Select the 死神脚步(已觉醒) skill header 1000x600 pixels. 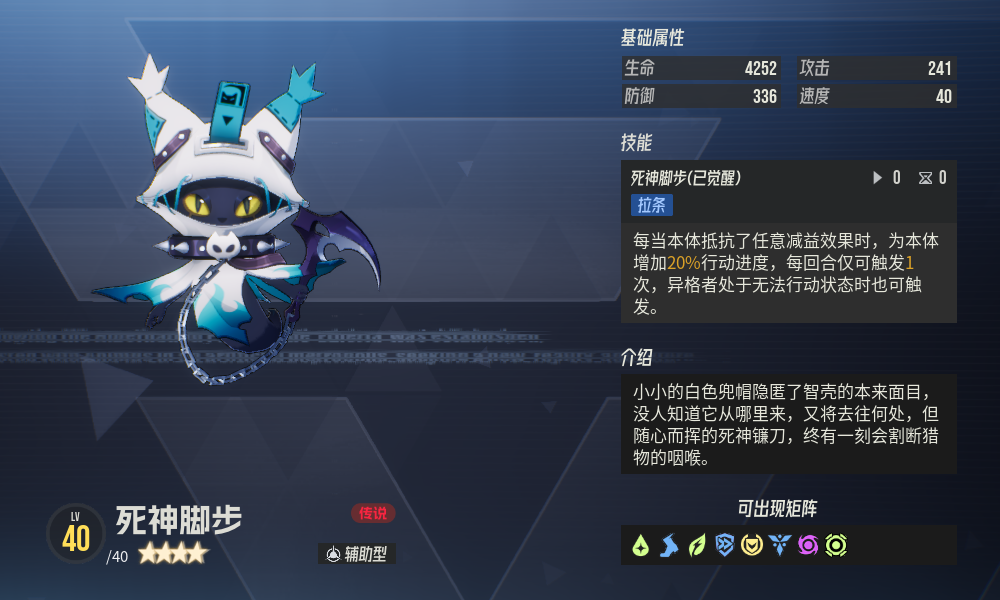pyautogui.click(x=686, y=178)
